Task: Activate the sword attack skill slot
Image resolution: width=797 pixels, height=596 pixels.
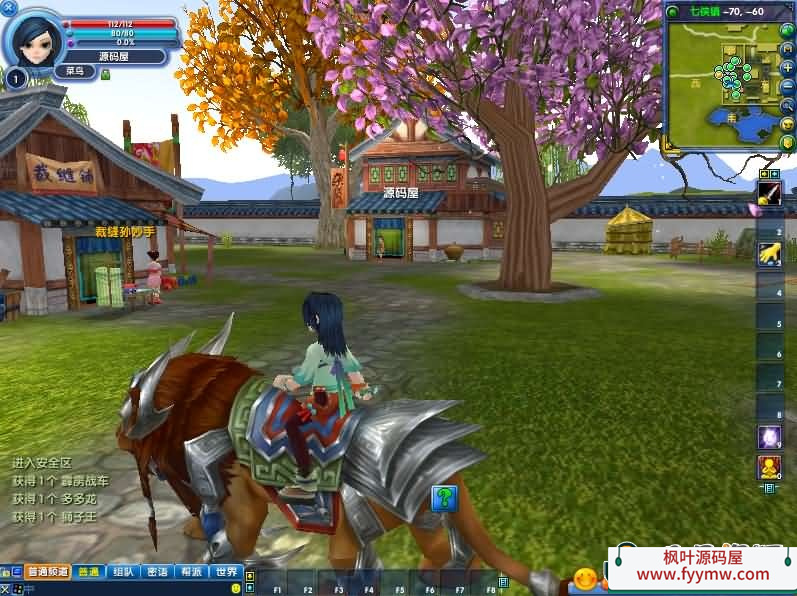Action: [769, 193]
